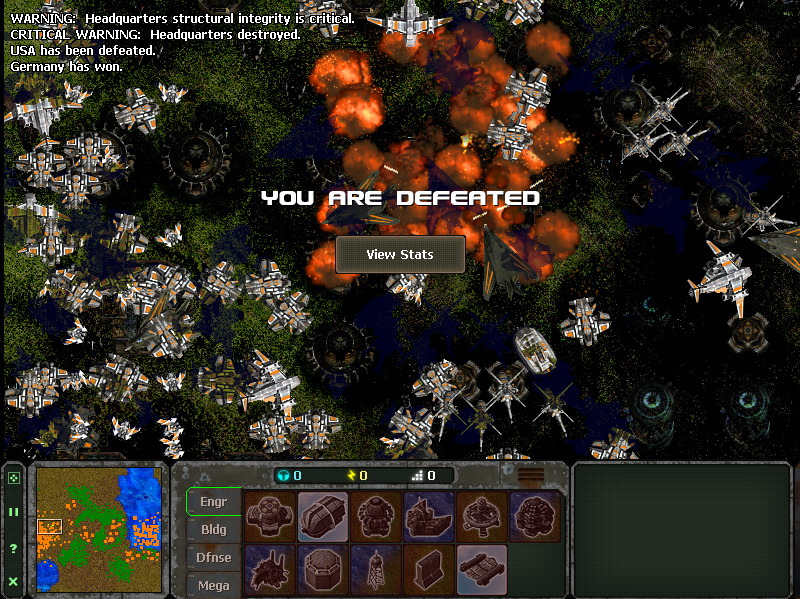The width and height of the screenshot is (800, 599).
Task: Open the Dfnse build tab
Action: [x=214, y=558]
